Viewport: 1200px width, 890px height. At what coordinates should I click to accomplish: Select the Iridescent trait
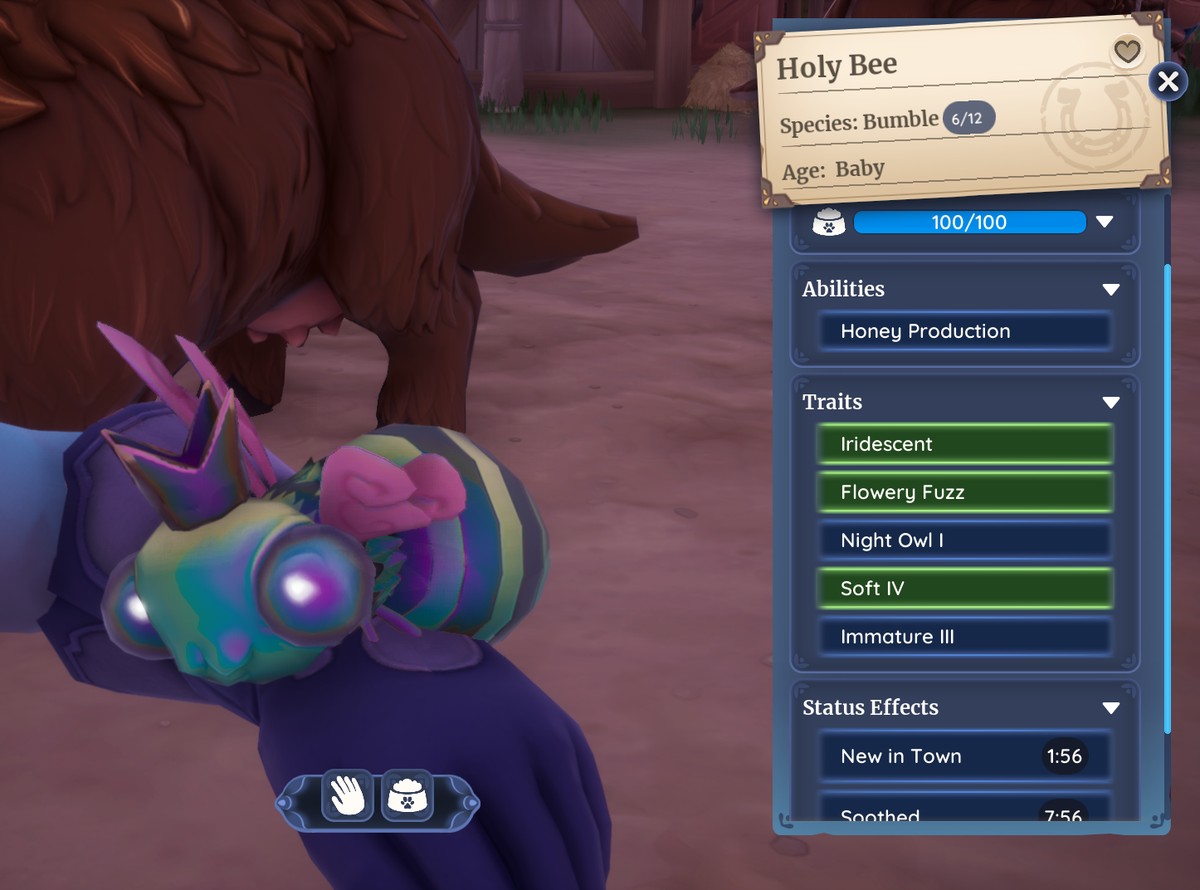click(965, 444)
